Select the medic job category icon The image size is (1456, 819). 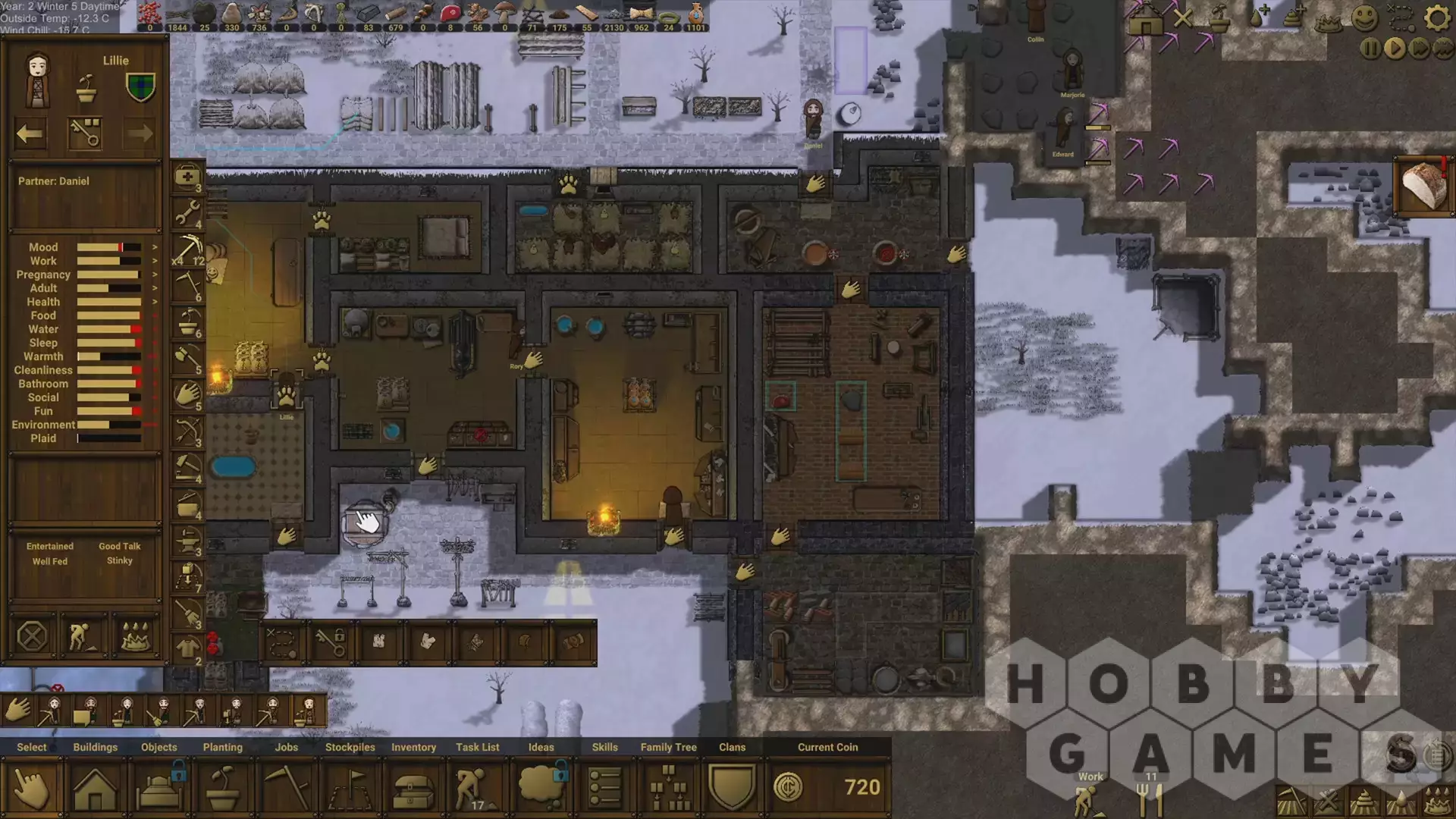coord(187,179)
